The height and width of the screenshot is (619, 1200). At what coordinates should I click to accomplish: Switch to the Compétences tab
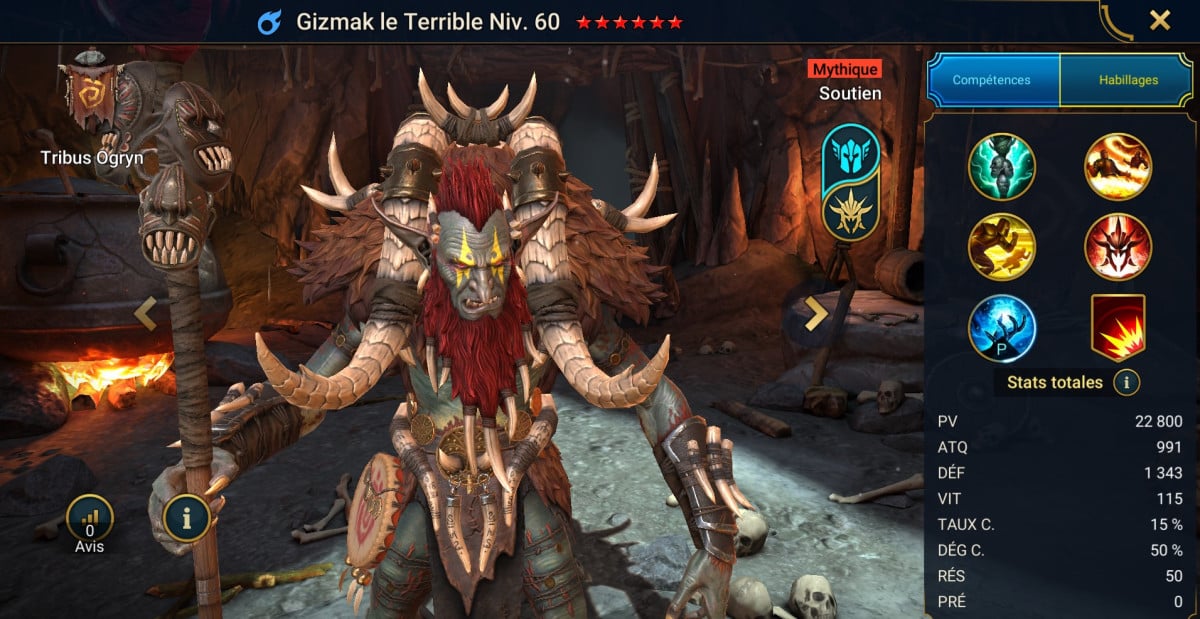[993, 80]
